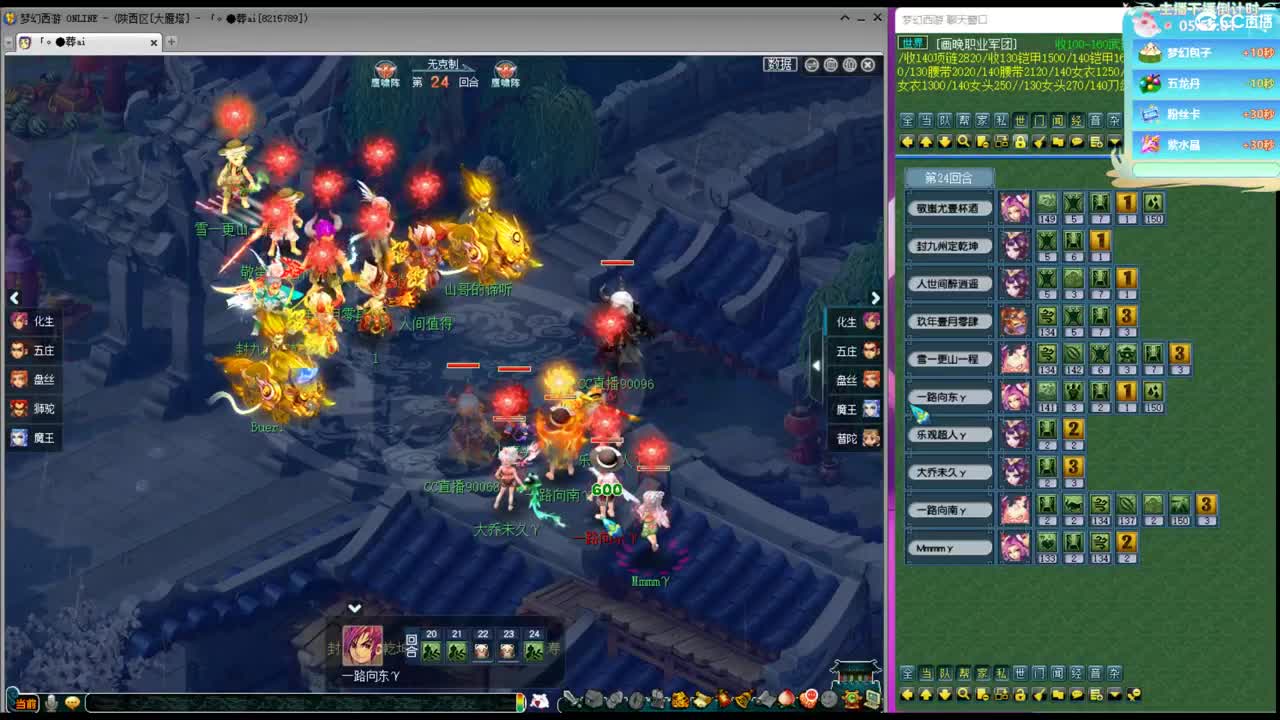1280x720 pixels.
Task: Click the sword attack icon in bottom action bar
Action: [568, 701]
